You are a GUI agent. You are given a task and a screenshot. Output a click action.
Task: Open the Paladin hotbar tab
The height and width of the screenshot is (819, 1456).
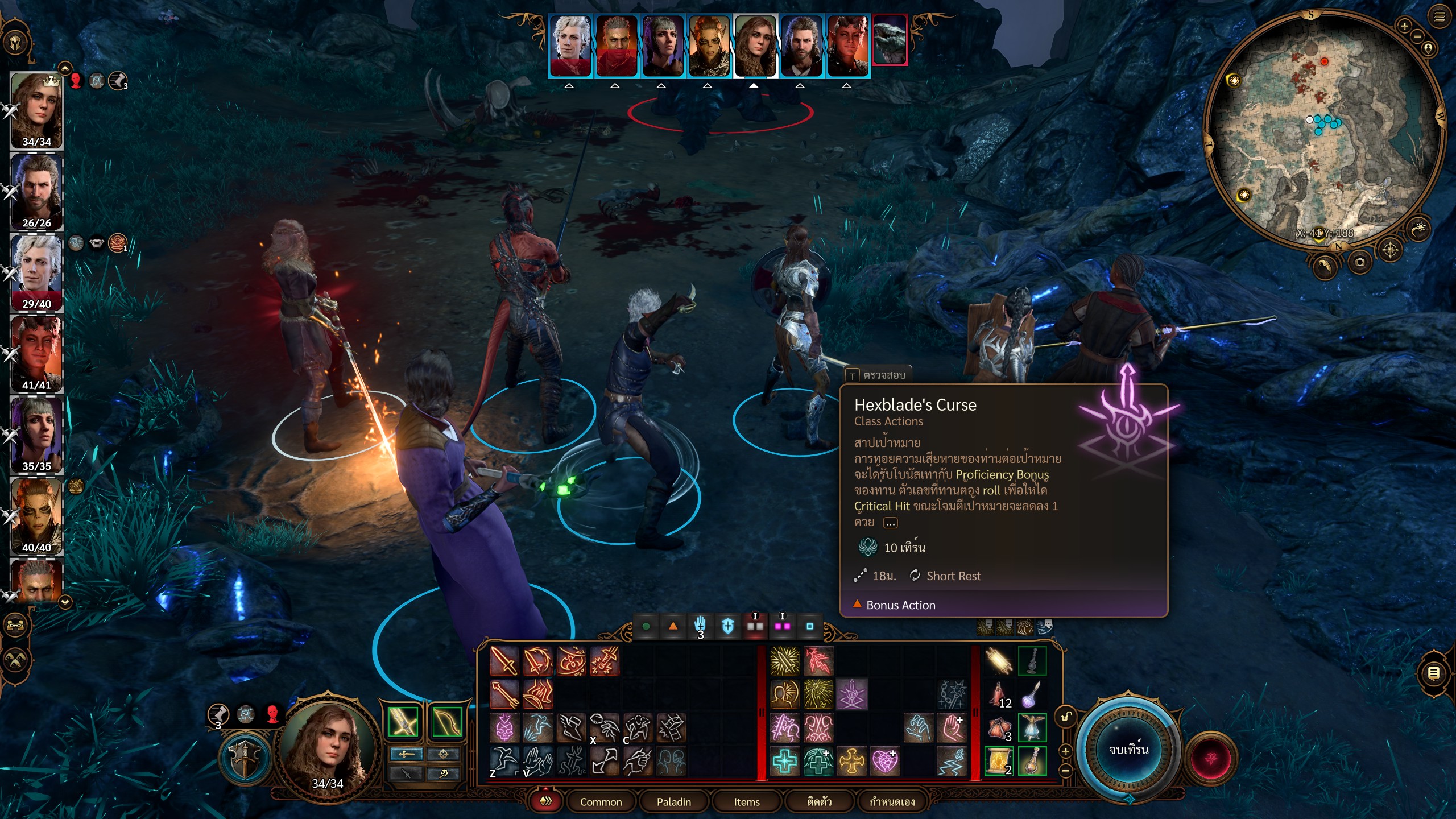673,801
